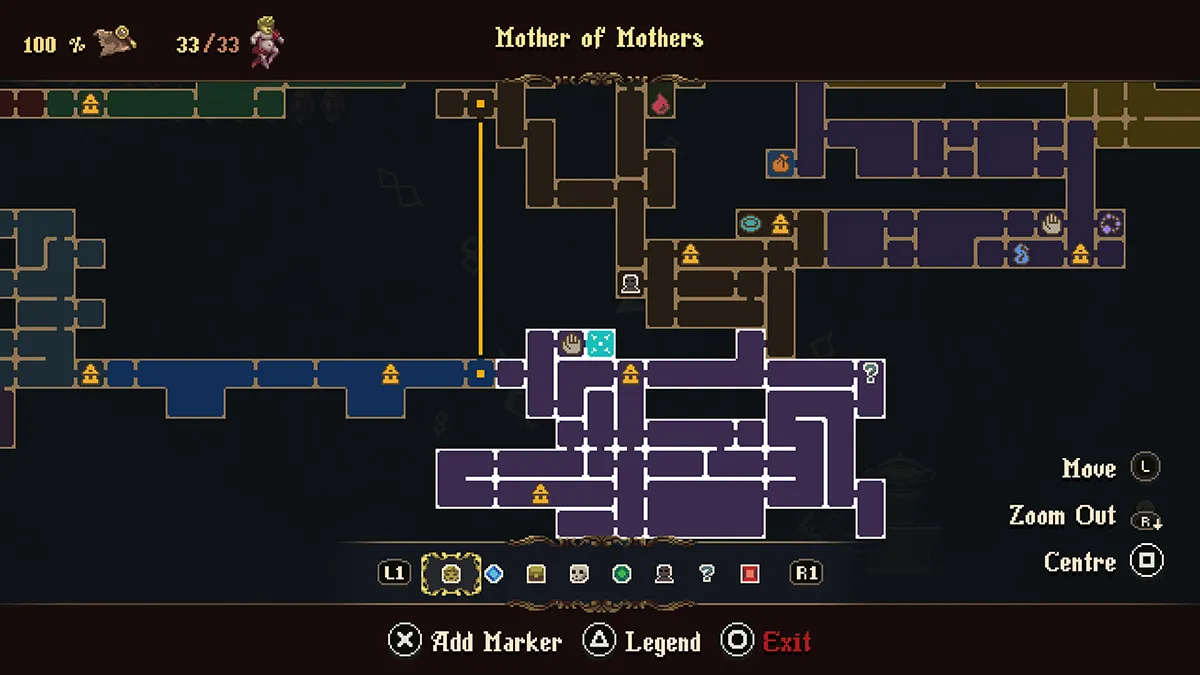The image size is (1200, 675).
Task: Click the question mark marker on the map
Action: point(871,373)
